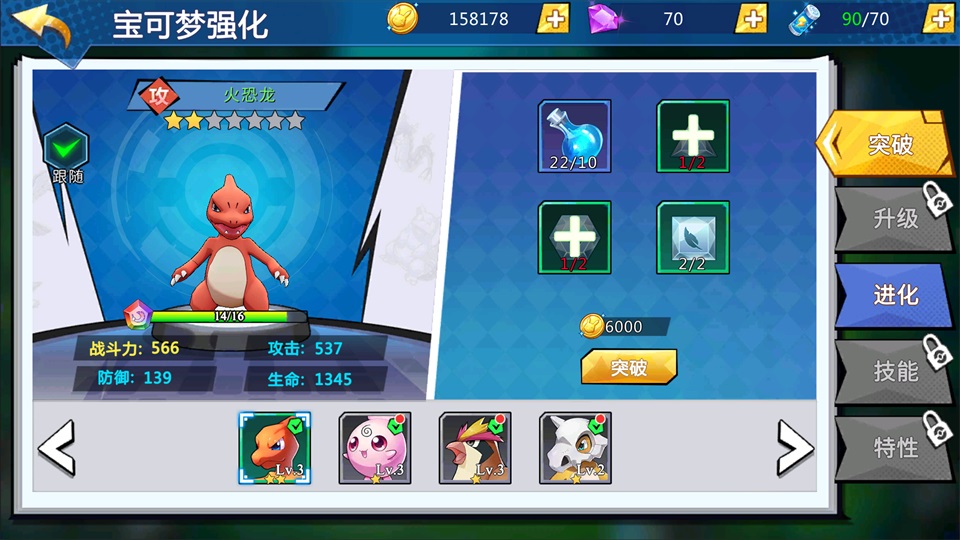This screenshot has width=960, height=540.
Task: Choose the Cubone portrait
Action: (575, 448)
